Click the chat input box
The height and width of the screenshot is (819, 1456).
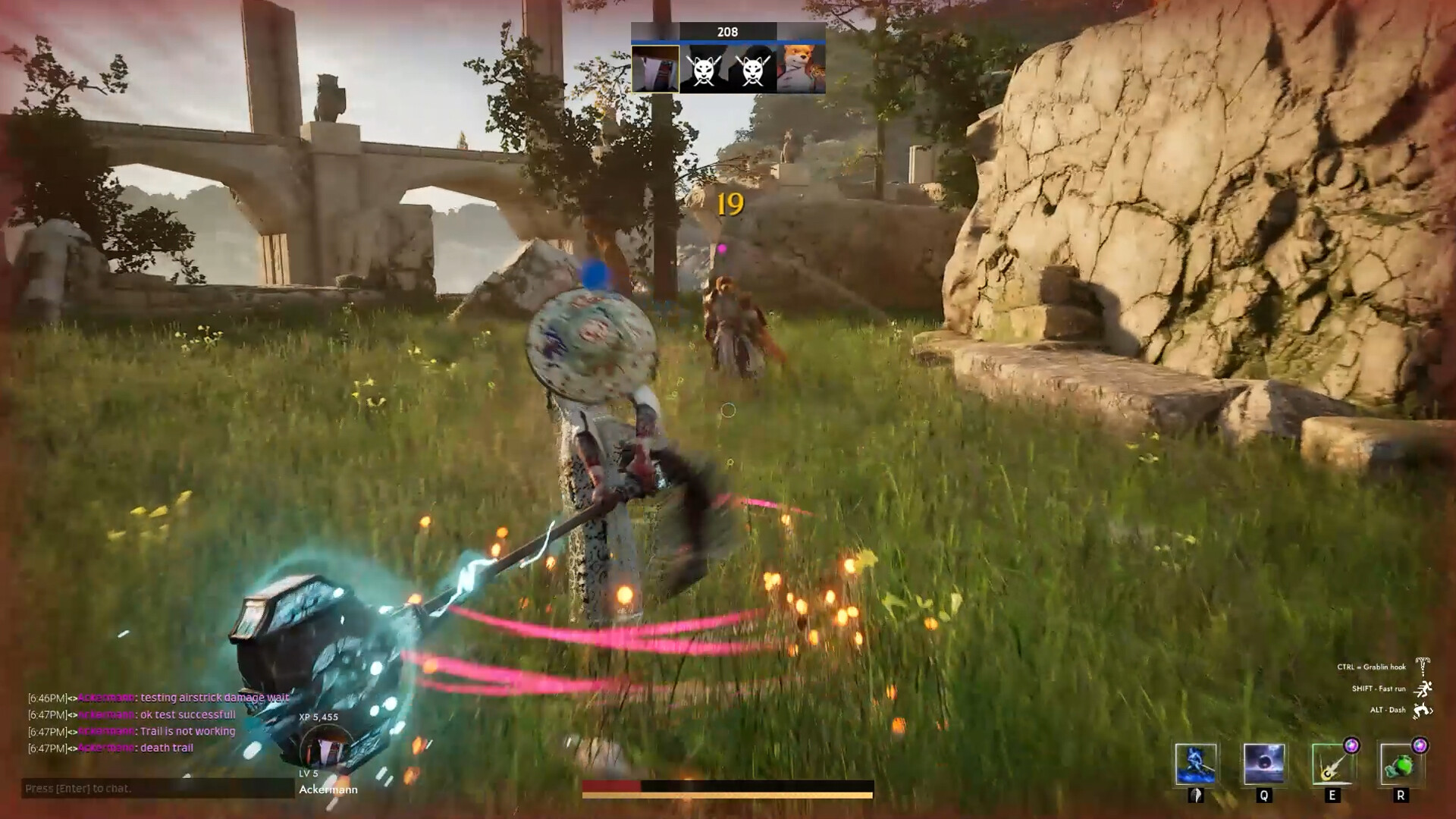point(157,789)
